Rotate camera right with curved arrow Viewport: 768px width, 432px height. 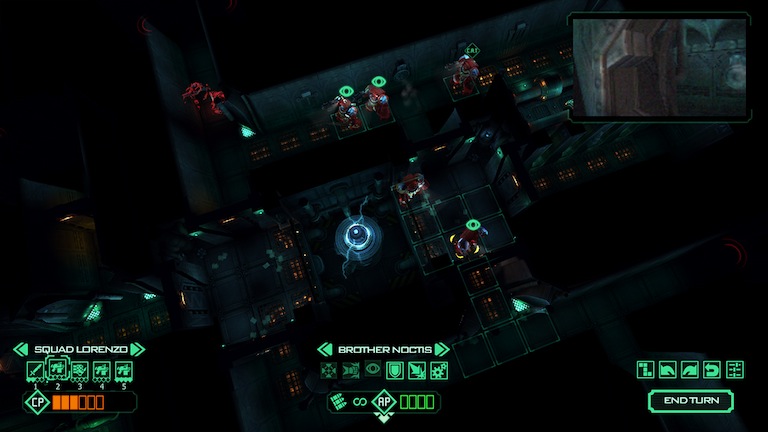[x=689, y=370]
